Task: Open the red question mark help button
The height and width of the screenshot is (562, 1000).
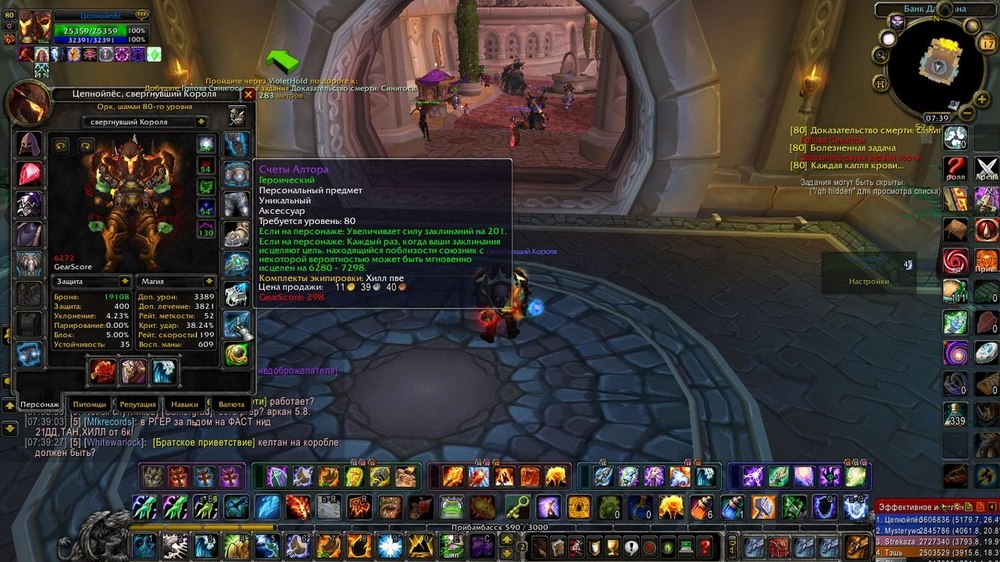Action: (957, 167)
